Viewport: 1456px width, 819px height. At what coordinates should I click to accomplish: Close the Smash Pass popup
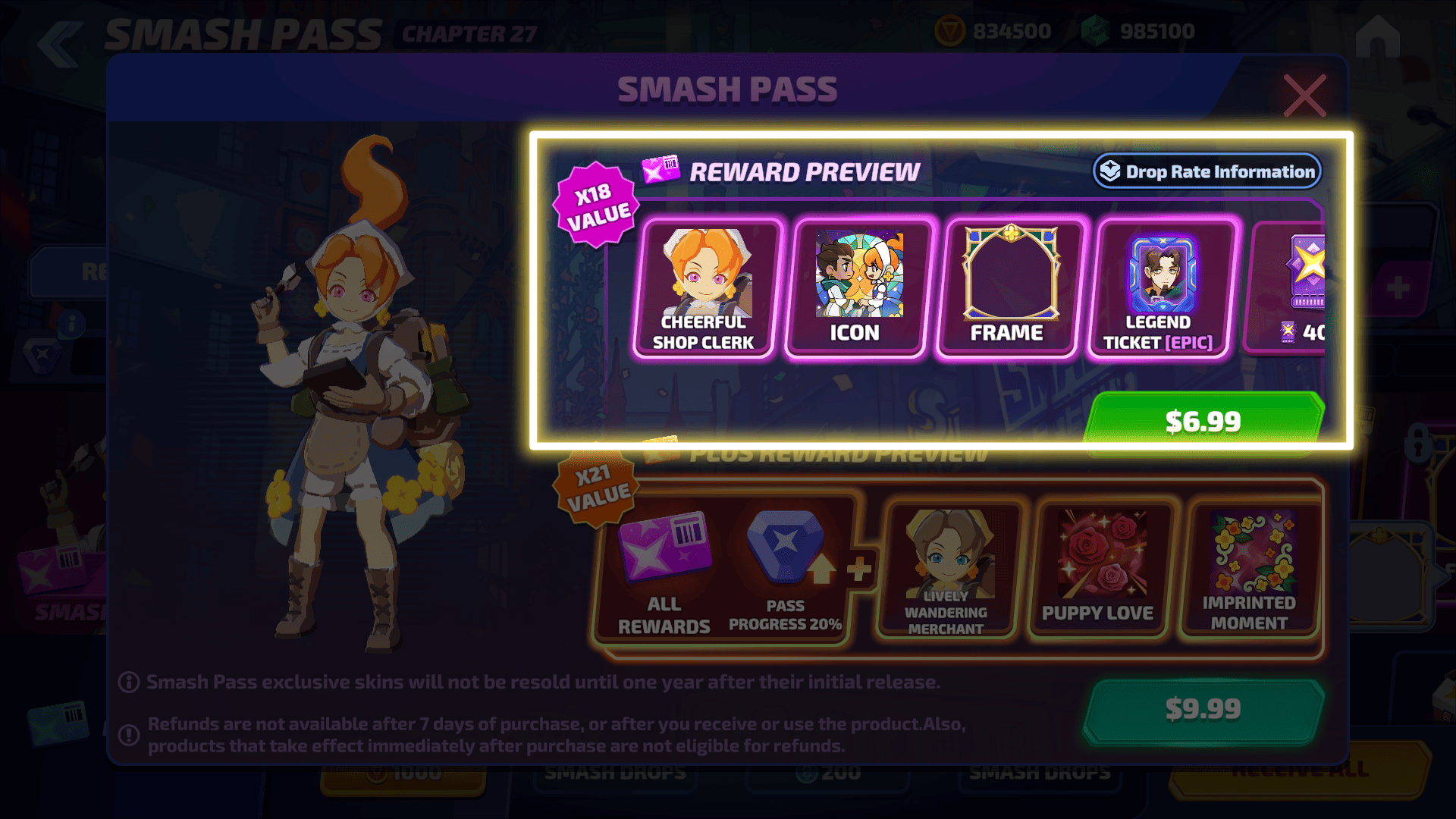[x=1304, y=96]
